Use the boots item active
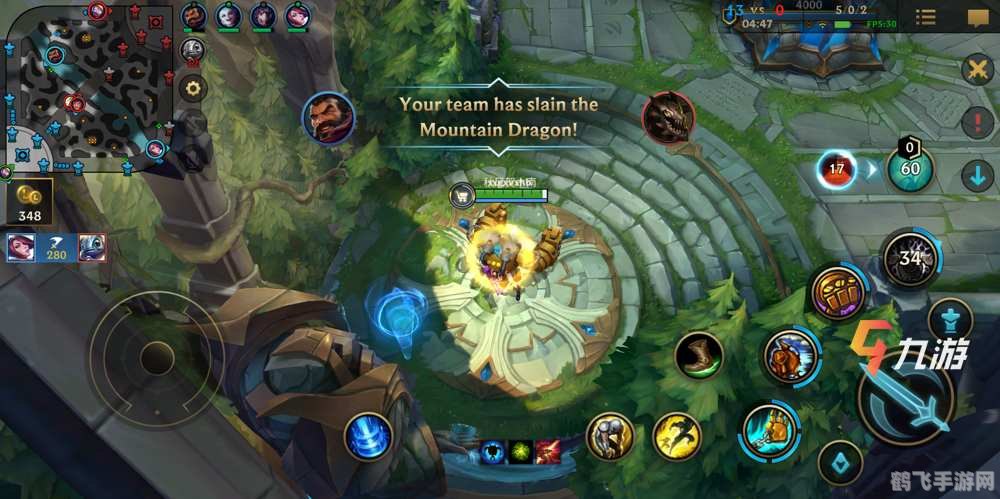The image size is (1000, 499). click(x=699, y=355)
